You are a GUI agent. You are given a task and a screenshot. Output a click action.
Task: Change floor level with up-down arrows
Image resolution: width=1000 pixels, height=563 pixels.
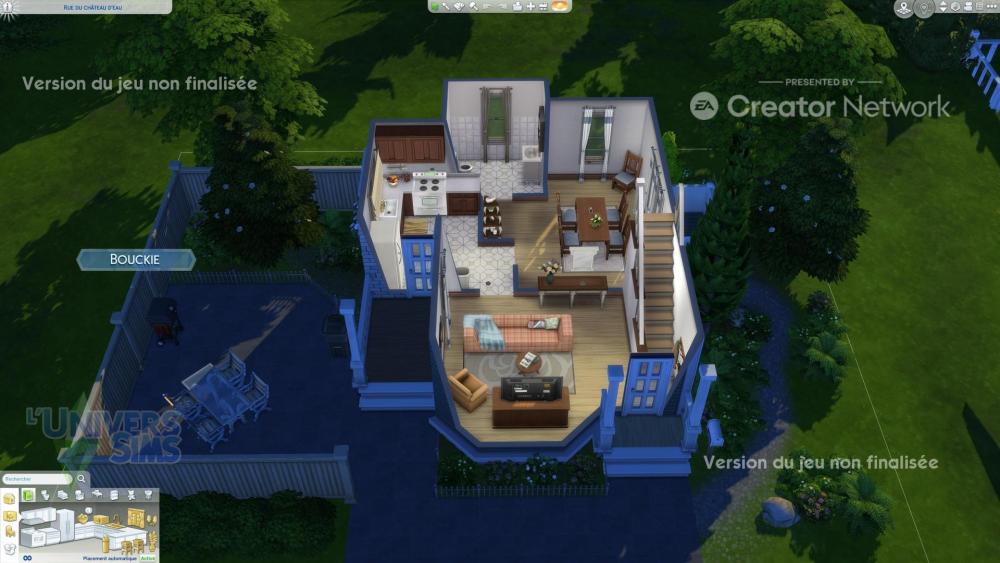tap(942, 7)
